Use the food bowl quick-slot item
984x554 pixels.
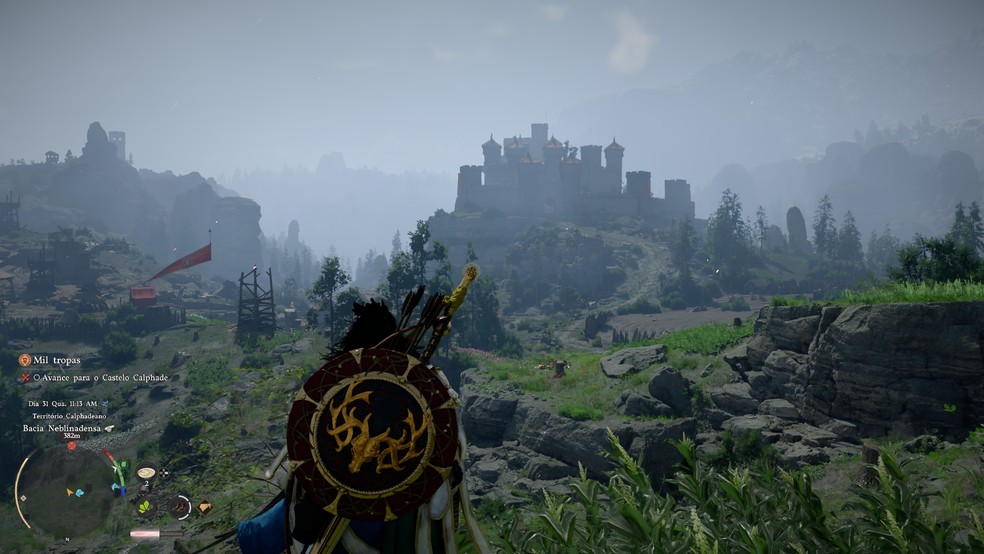point(146,473)
